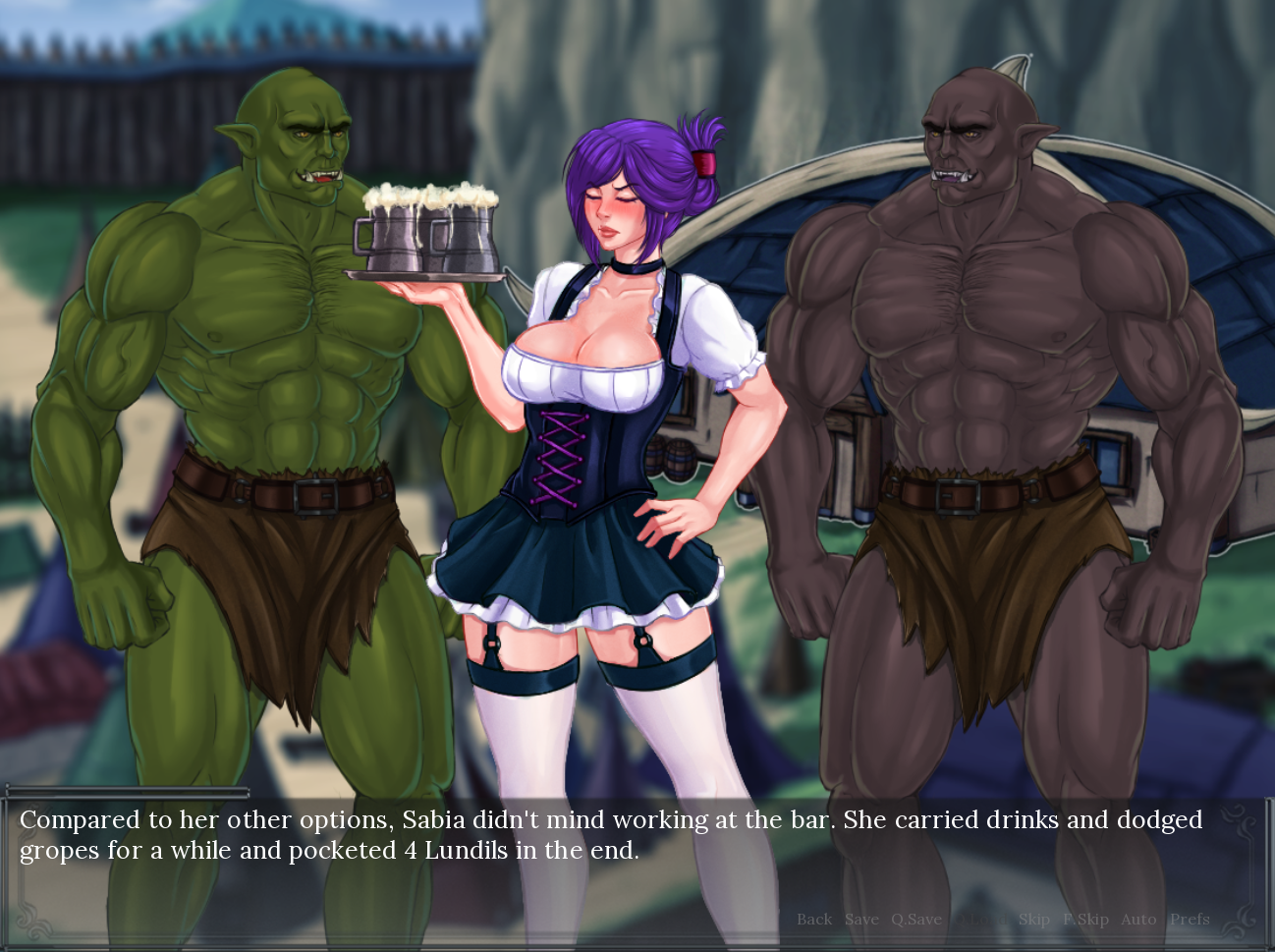Open the Prefs menu
The width and height of the screenshot is (1275, 952).
click(1190, 920)
